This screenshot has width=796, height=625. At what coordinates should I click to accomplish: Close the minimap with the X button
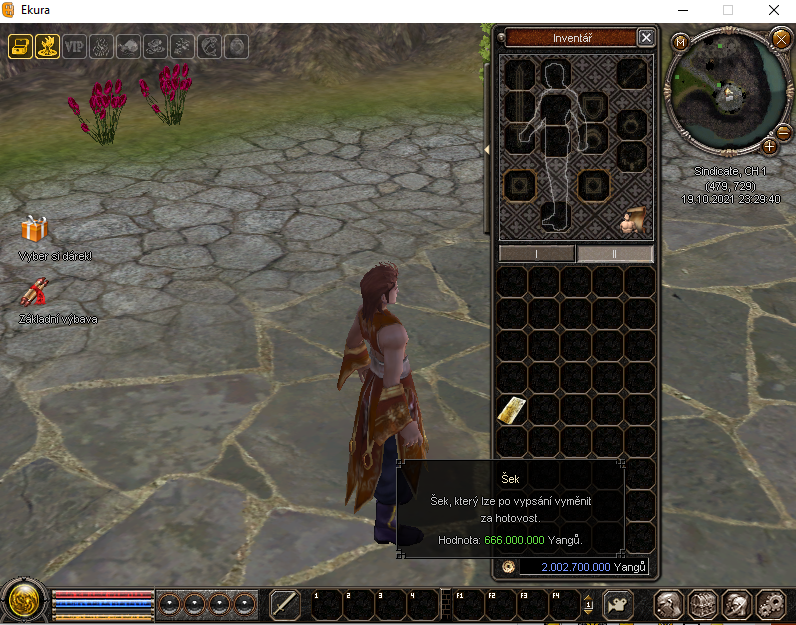click(781, 38)
